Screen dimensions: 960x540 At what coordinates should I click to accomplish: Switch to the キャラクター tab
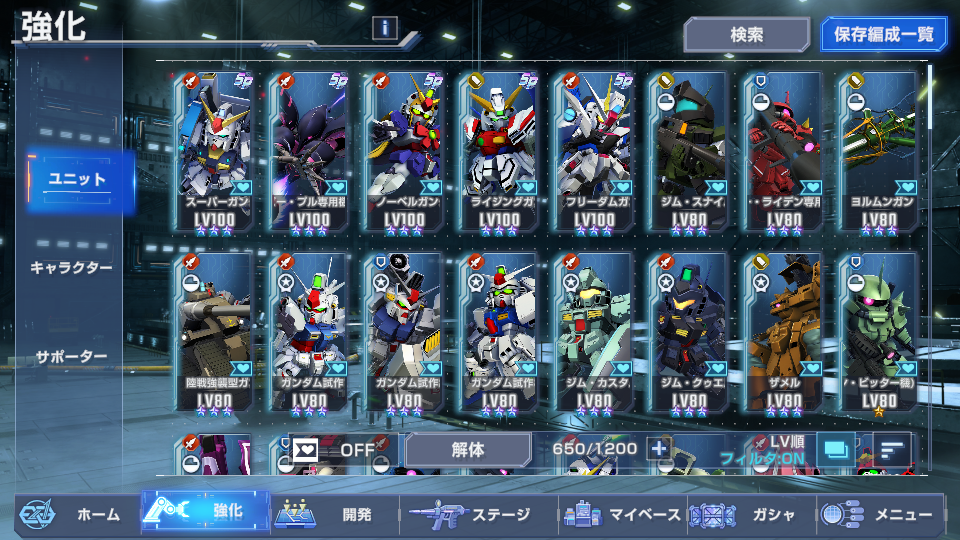tap(71, 268)
